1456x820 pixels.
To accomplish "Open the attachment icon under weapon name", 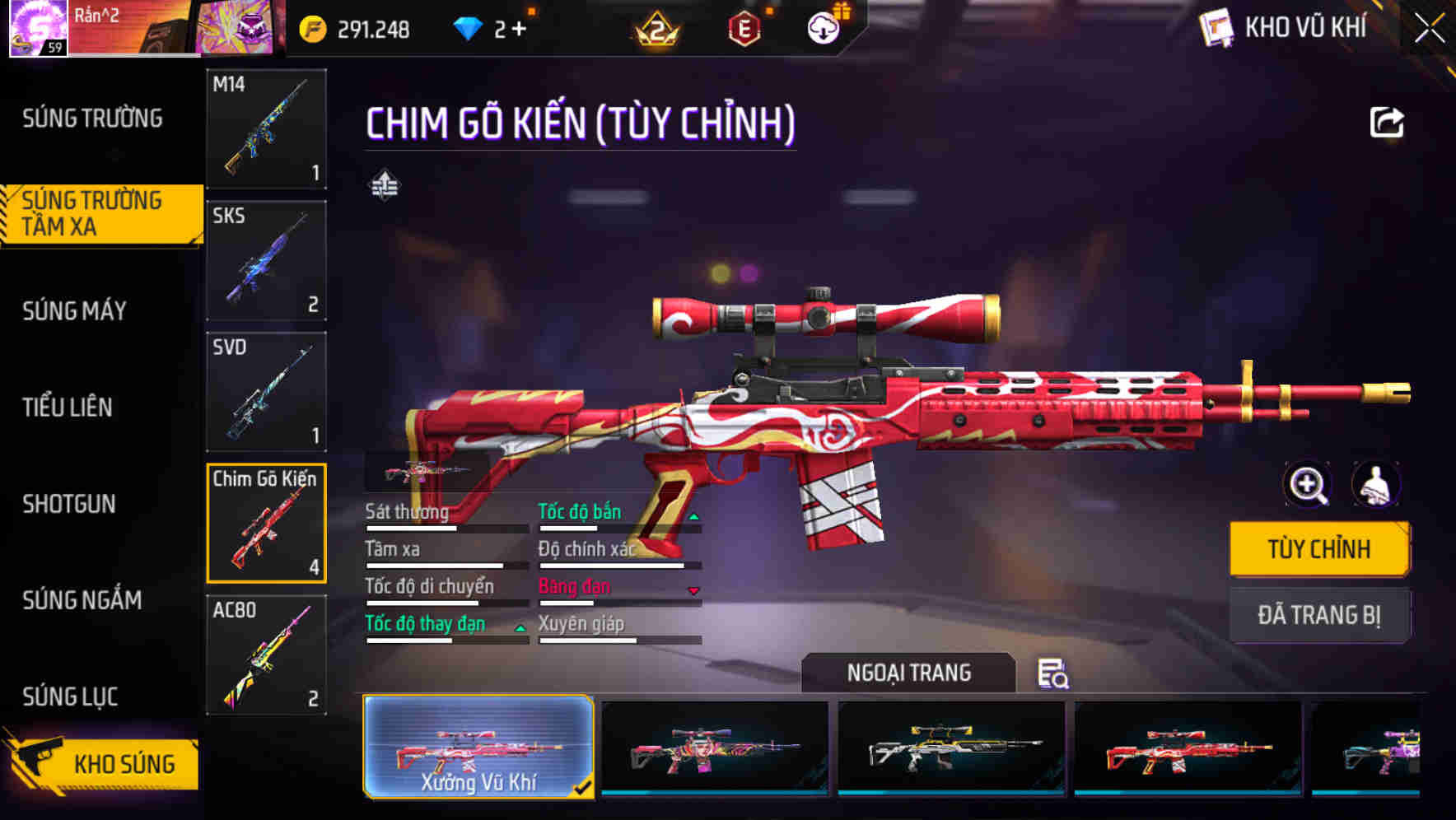I will (x=385, y=184).
